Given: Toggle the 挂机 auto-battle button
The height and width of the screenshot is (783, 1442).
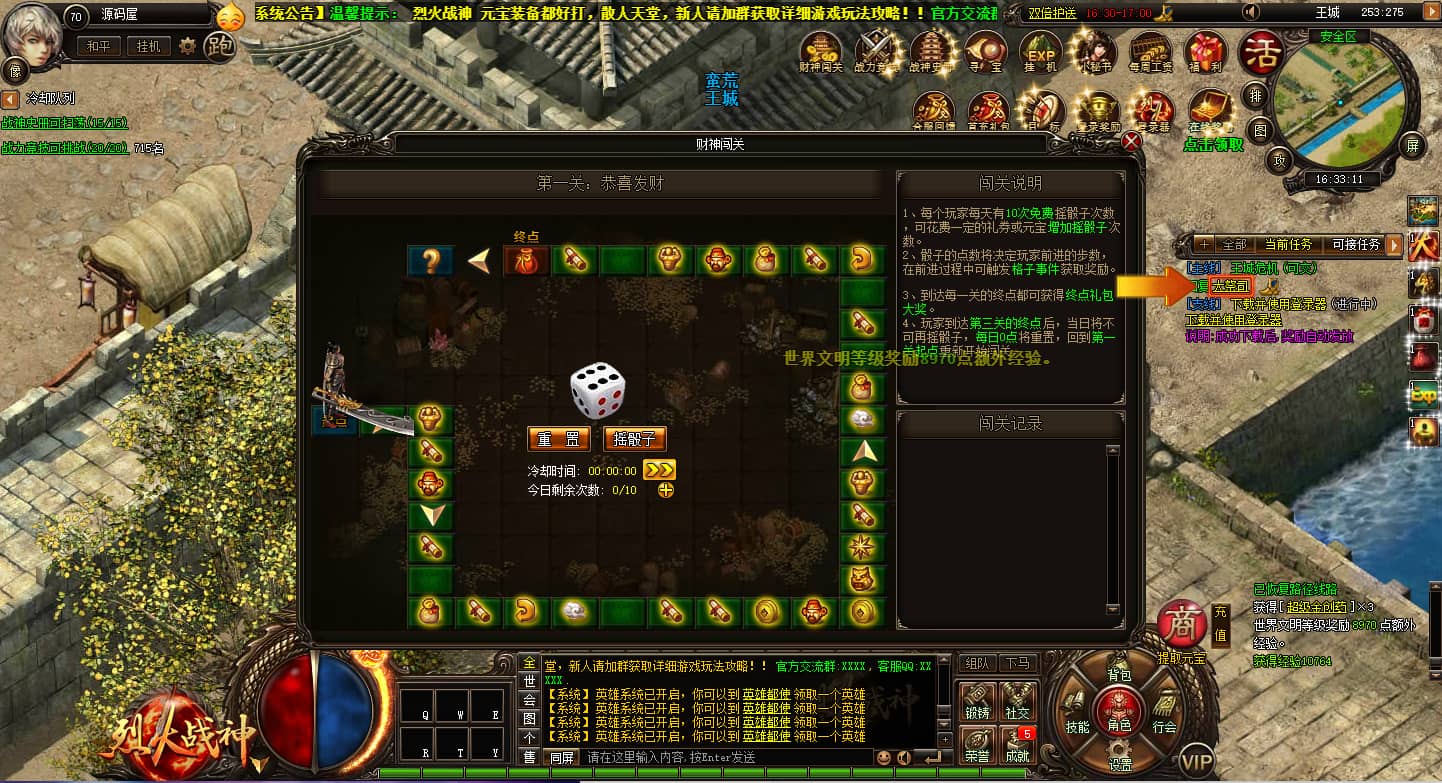Looking at the screenshot, I should (x=148, y=46).
